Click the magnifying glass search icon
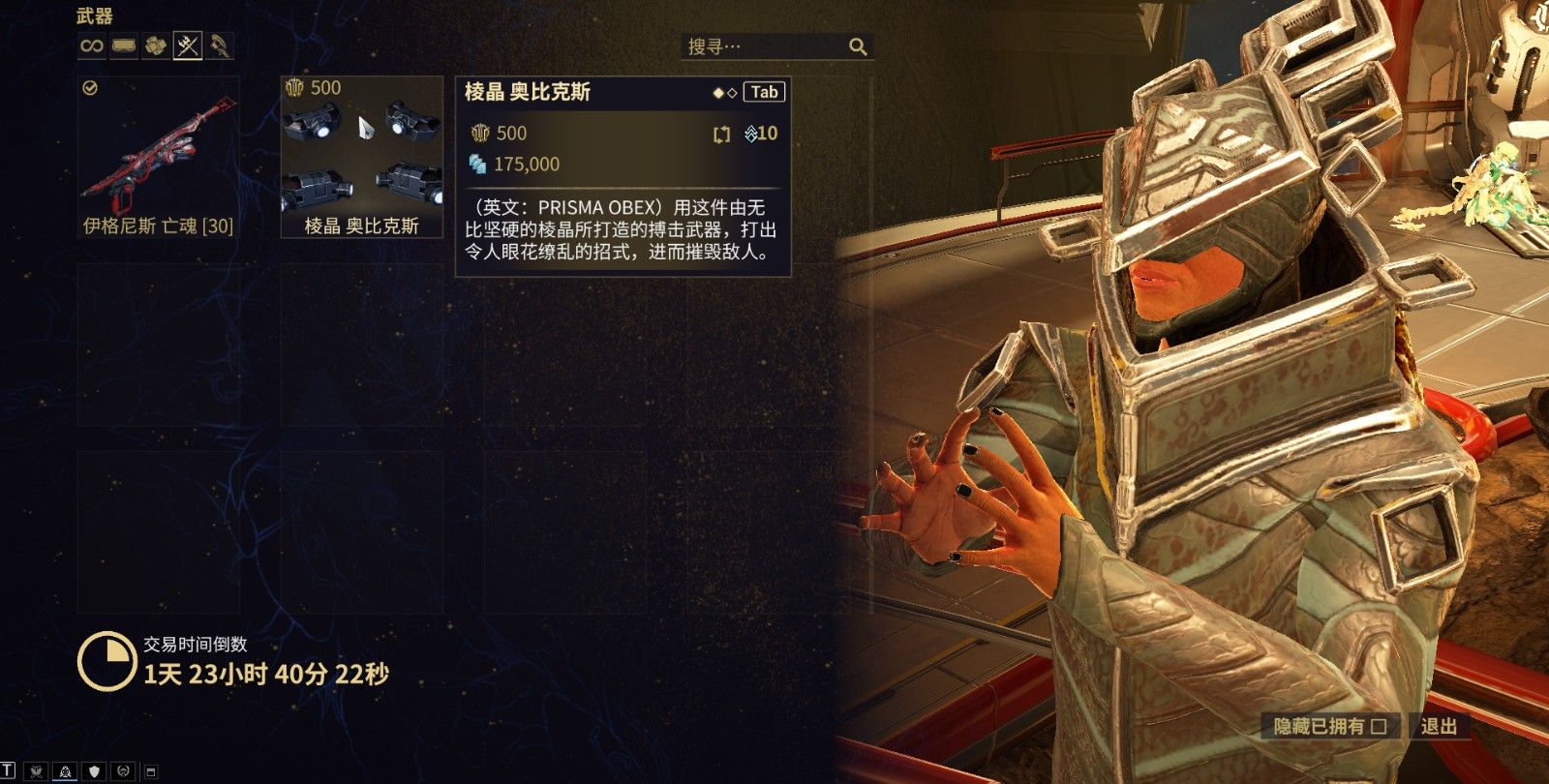 [858, 45]
